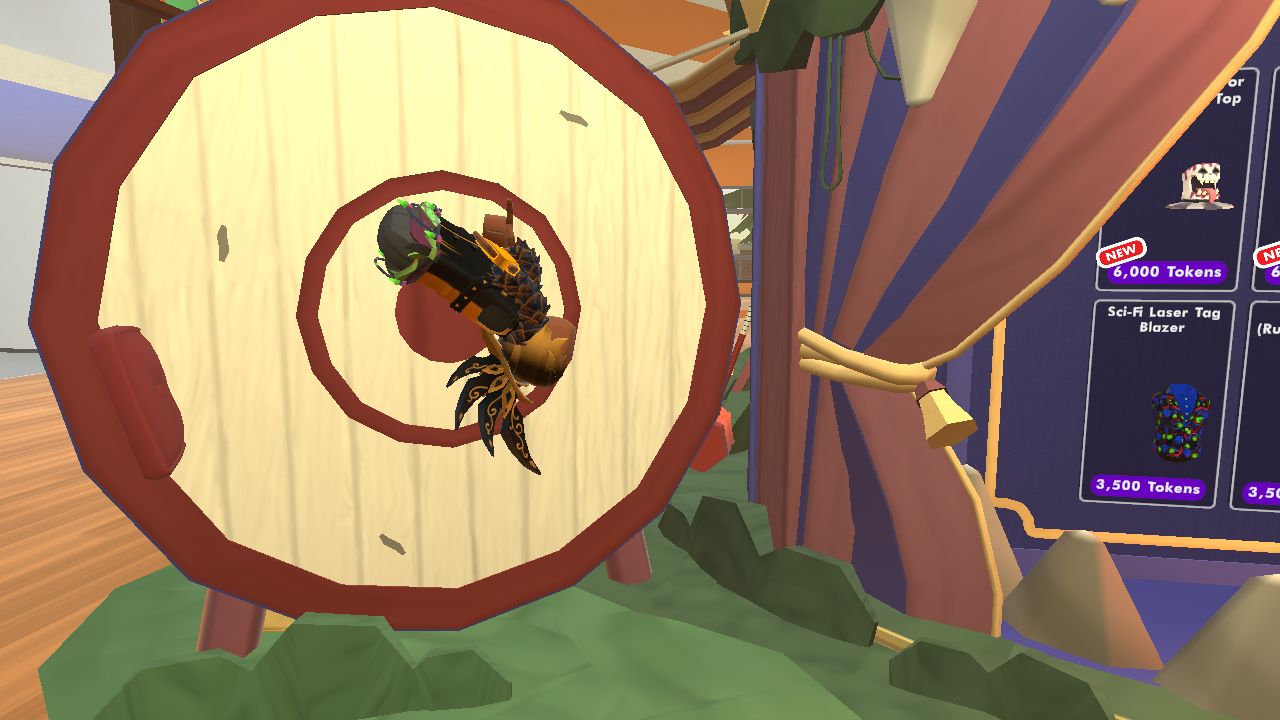Click the second 3,500 Tokens price tag
The image size is (1280, 720).
tap(1262, 489)
